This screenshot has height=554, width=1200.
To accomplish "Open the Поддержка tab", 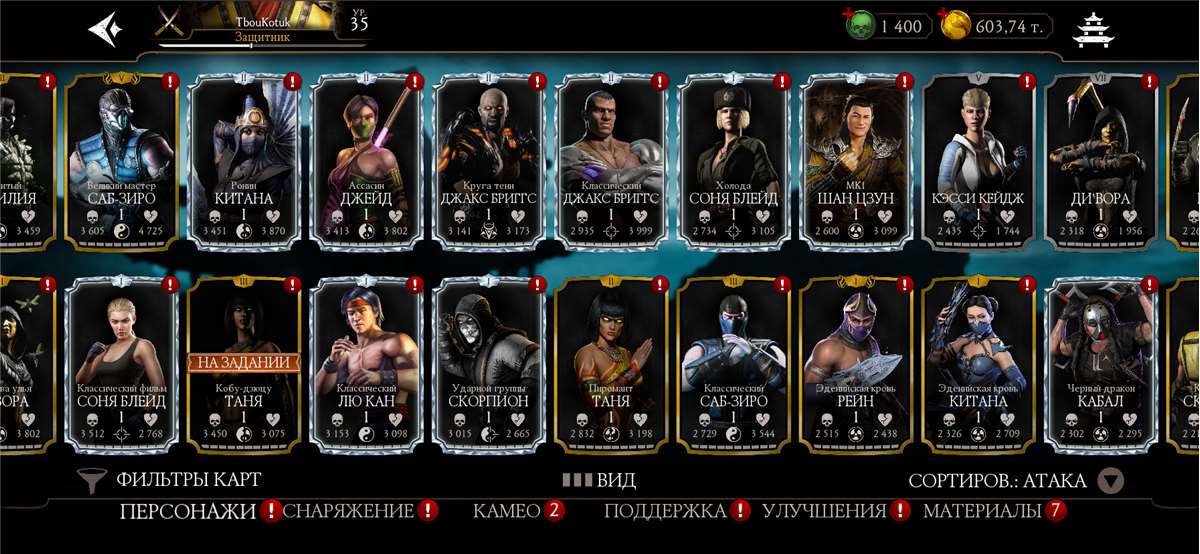I will pos(665,512).
